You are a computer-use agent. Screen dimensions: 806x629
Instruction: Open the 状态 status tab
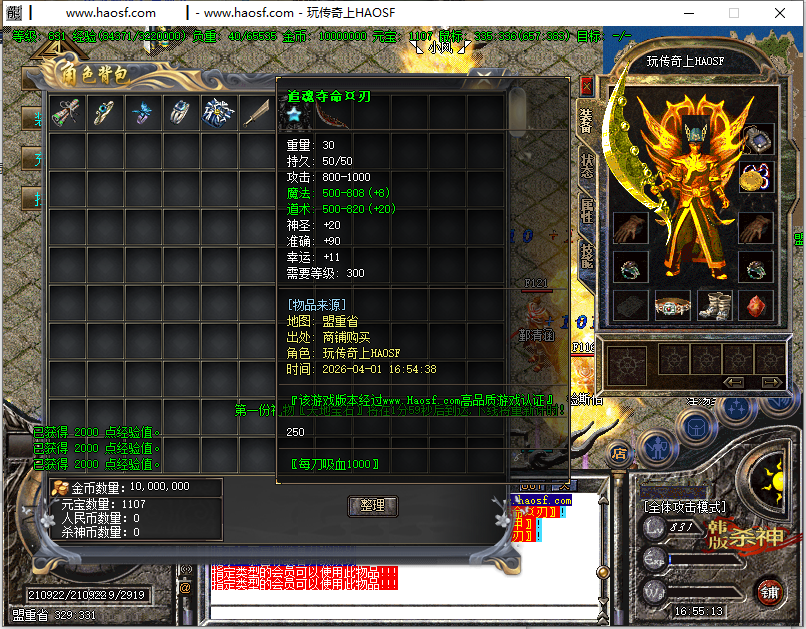(586, 166)
